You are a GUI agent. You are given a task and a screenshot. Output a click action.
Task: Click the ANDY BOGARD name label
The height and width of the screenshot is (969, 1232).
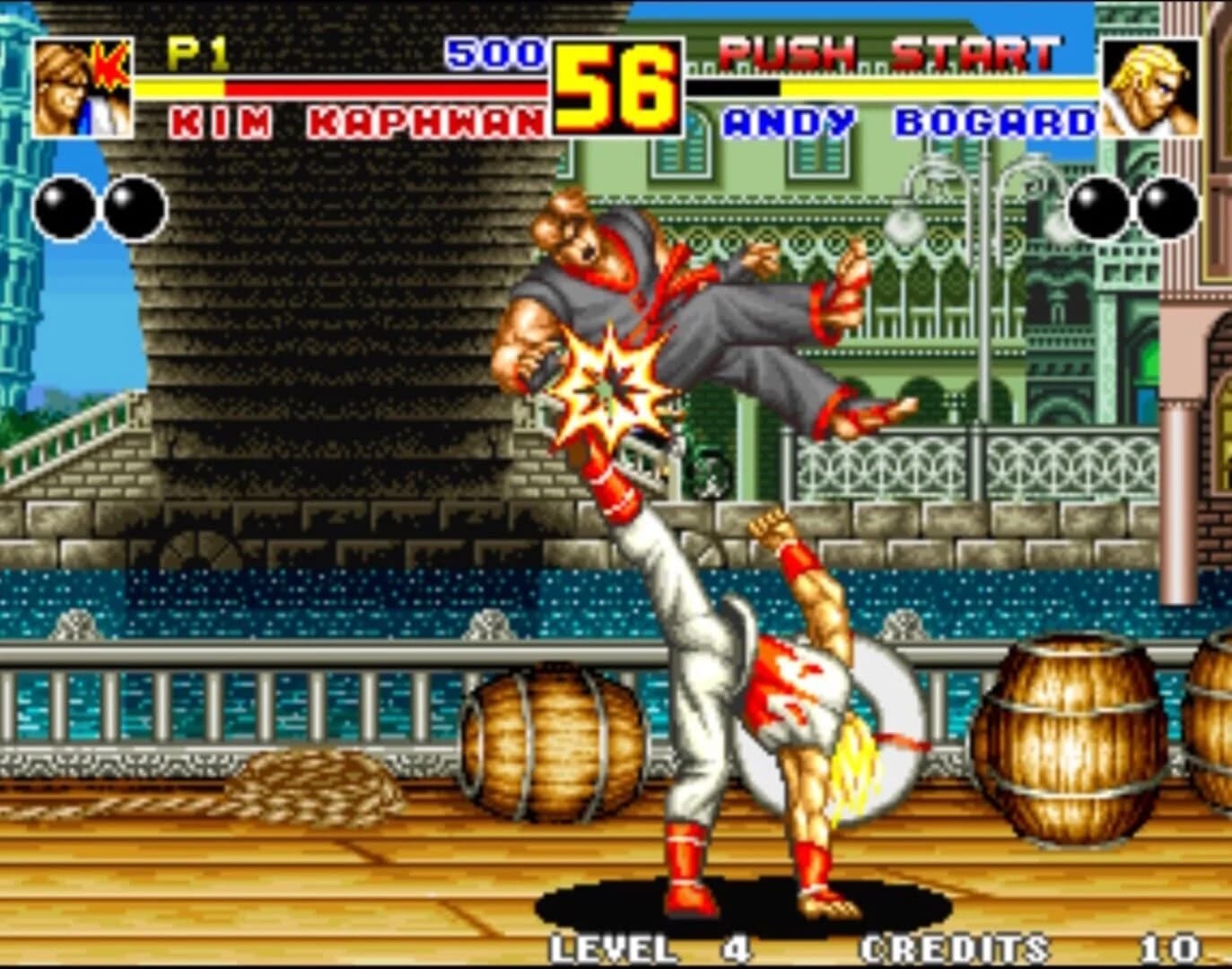[x=909, y=119]
